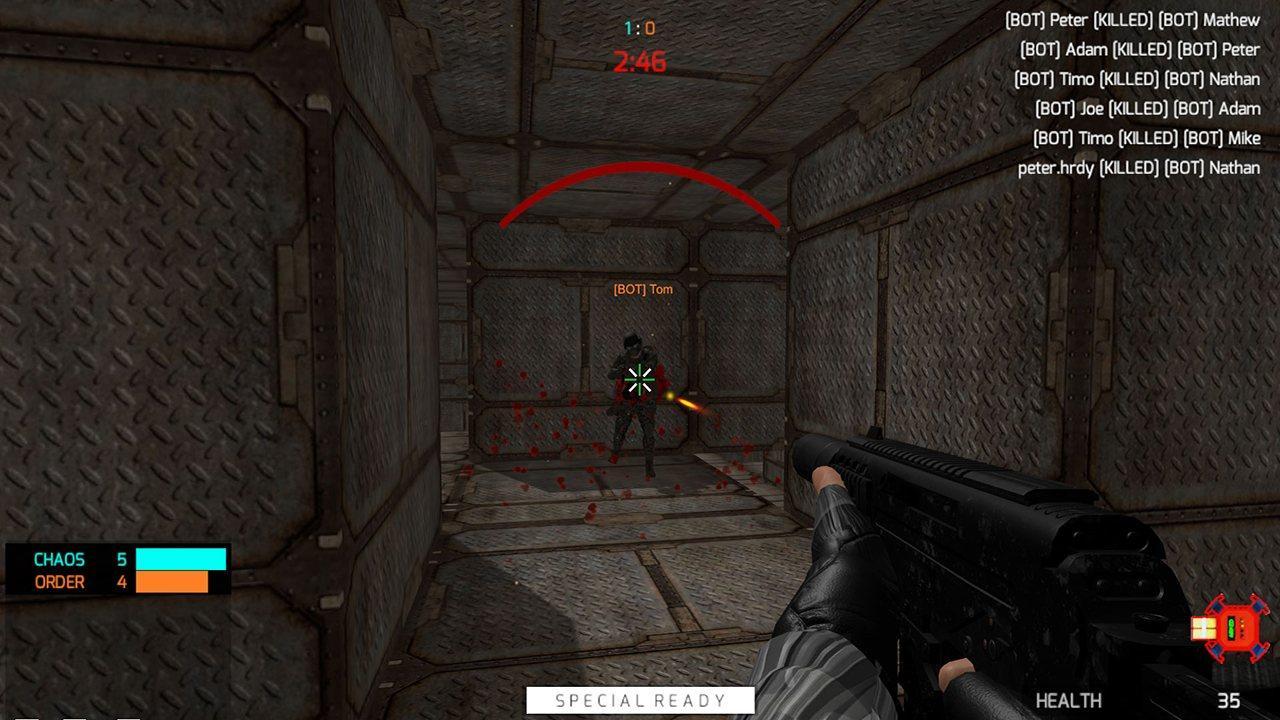
Task: Click the [BOT] Tom nameplate above the enemy
Action: click(641, 289)
